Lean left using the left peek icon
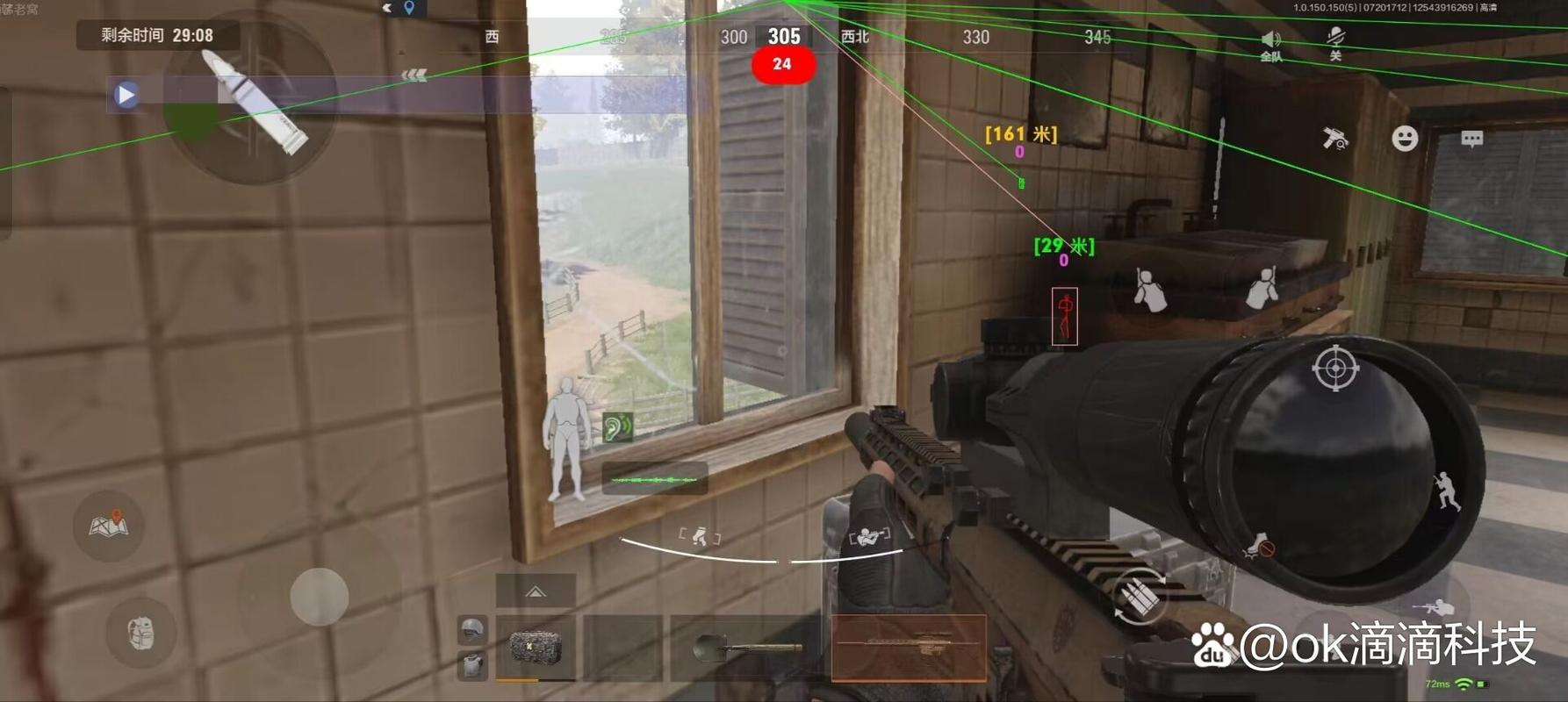Viewport: 1568px width, 702px height. (x=1147, y=290)
